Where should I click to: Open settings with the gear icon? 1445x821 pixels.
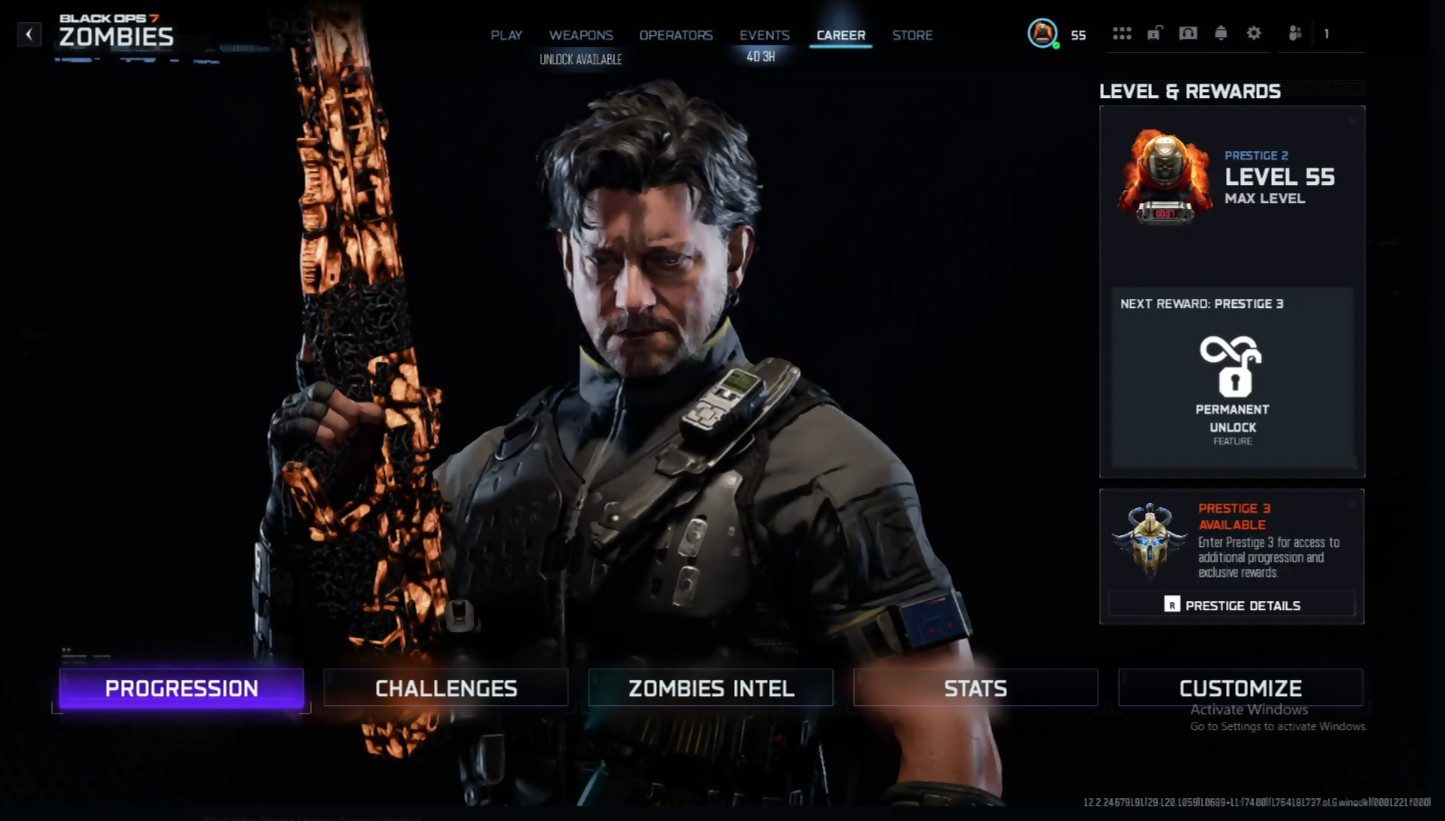click(x=1254, y=34)
